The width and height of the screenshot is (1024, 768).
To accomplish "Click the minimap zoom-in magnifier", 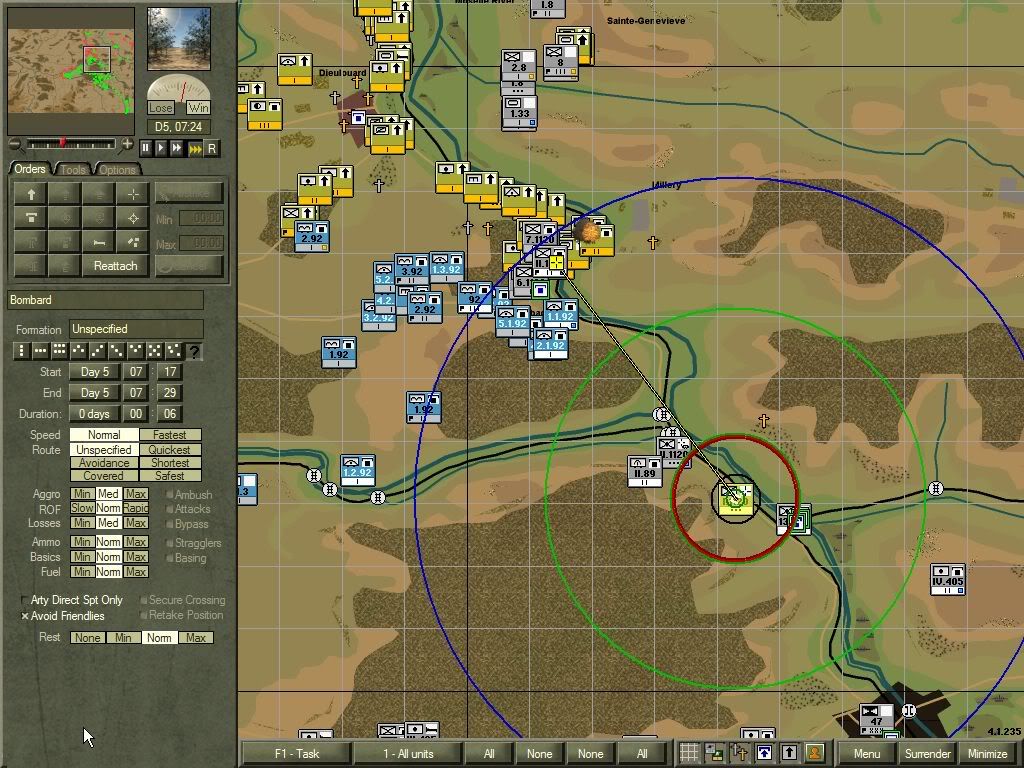I will [127, 144].
